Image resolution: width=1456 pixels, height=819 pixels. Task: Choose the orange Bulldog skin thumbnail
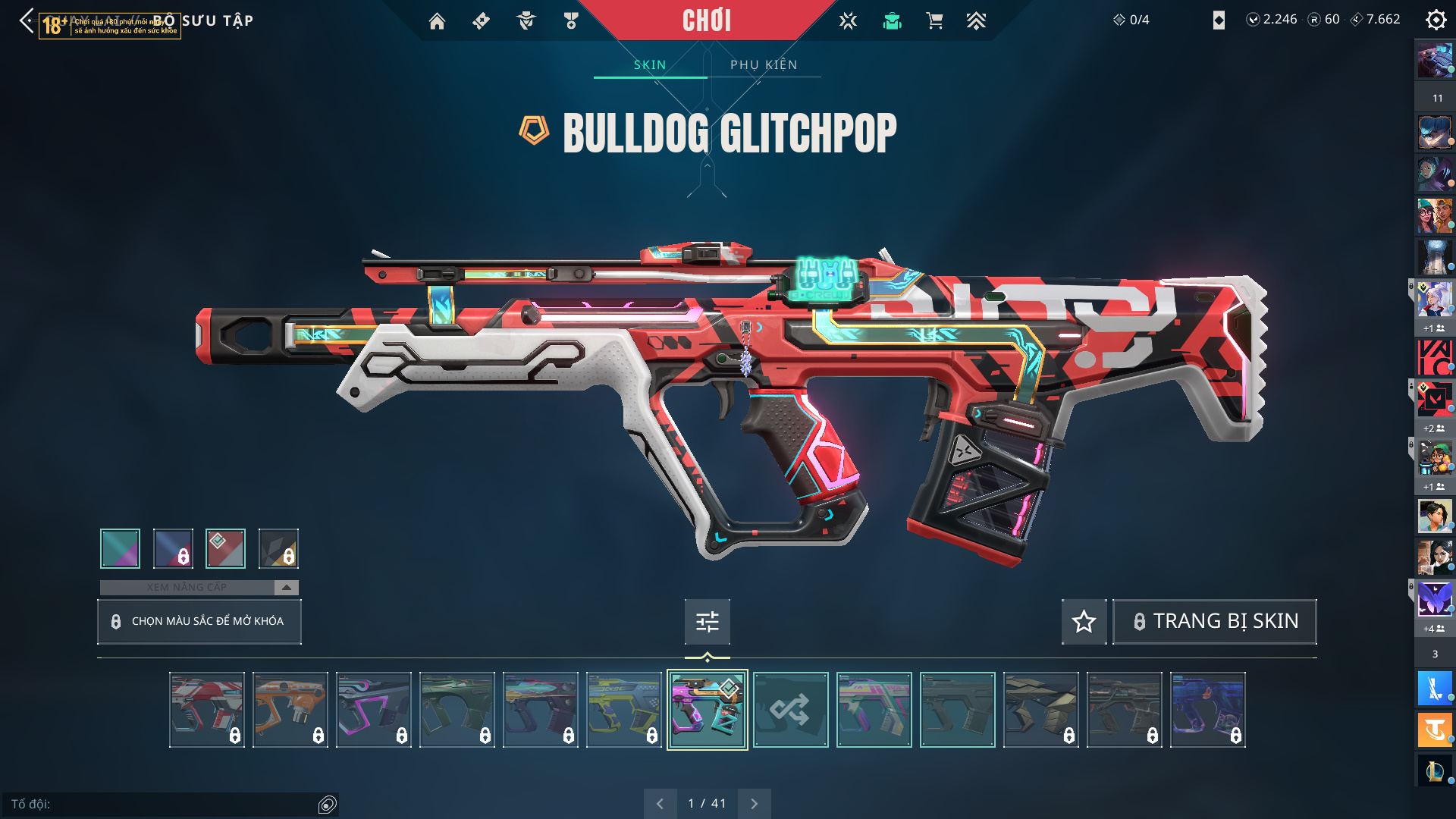point(290,710)
